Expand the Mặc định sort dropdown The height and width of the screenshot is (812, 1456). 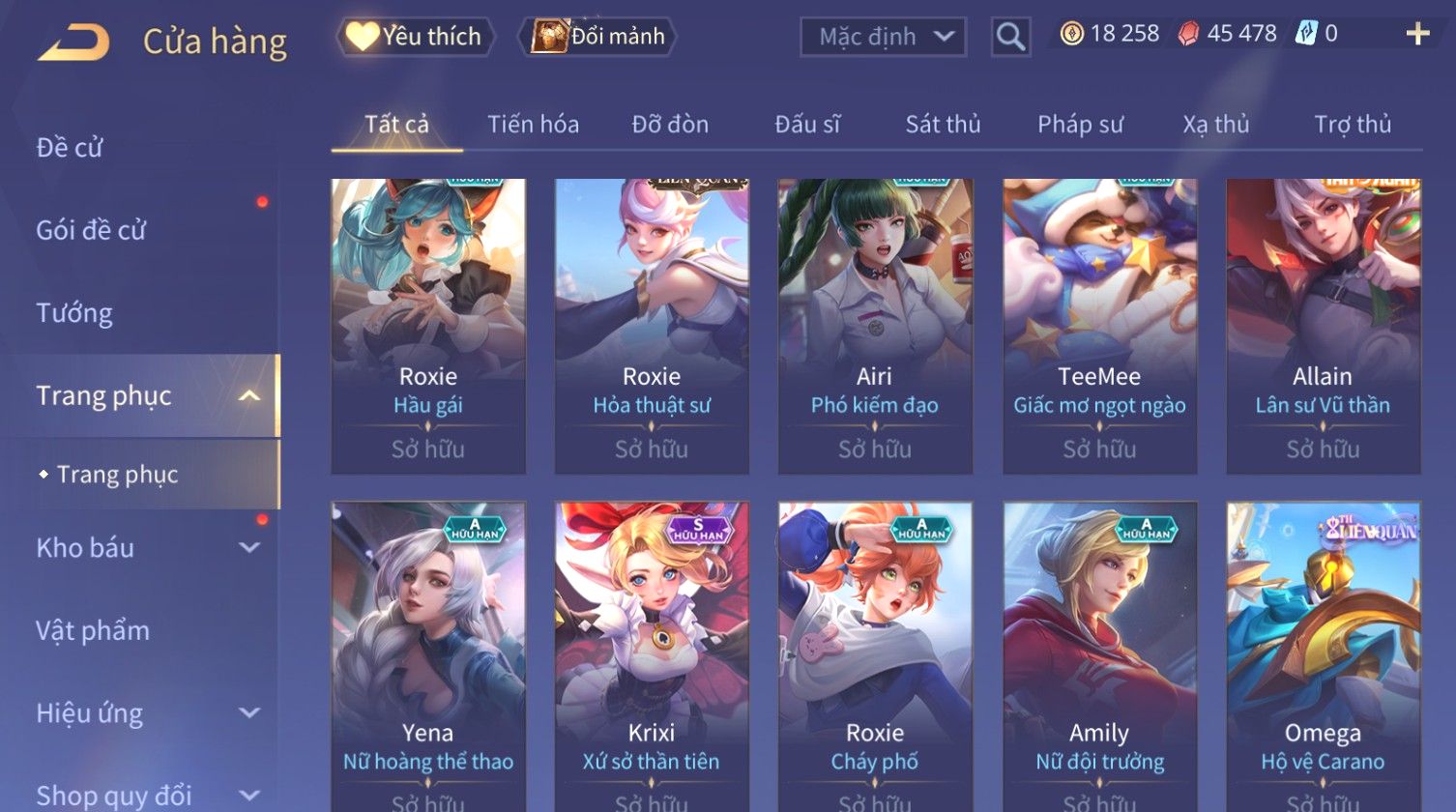pyautogui.click(x=883, y=37)
